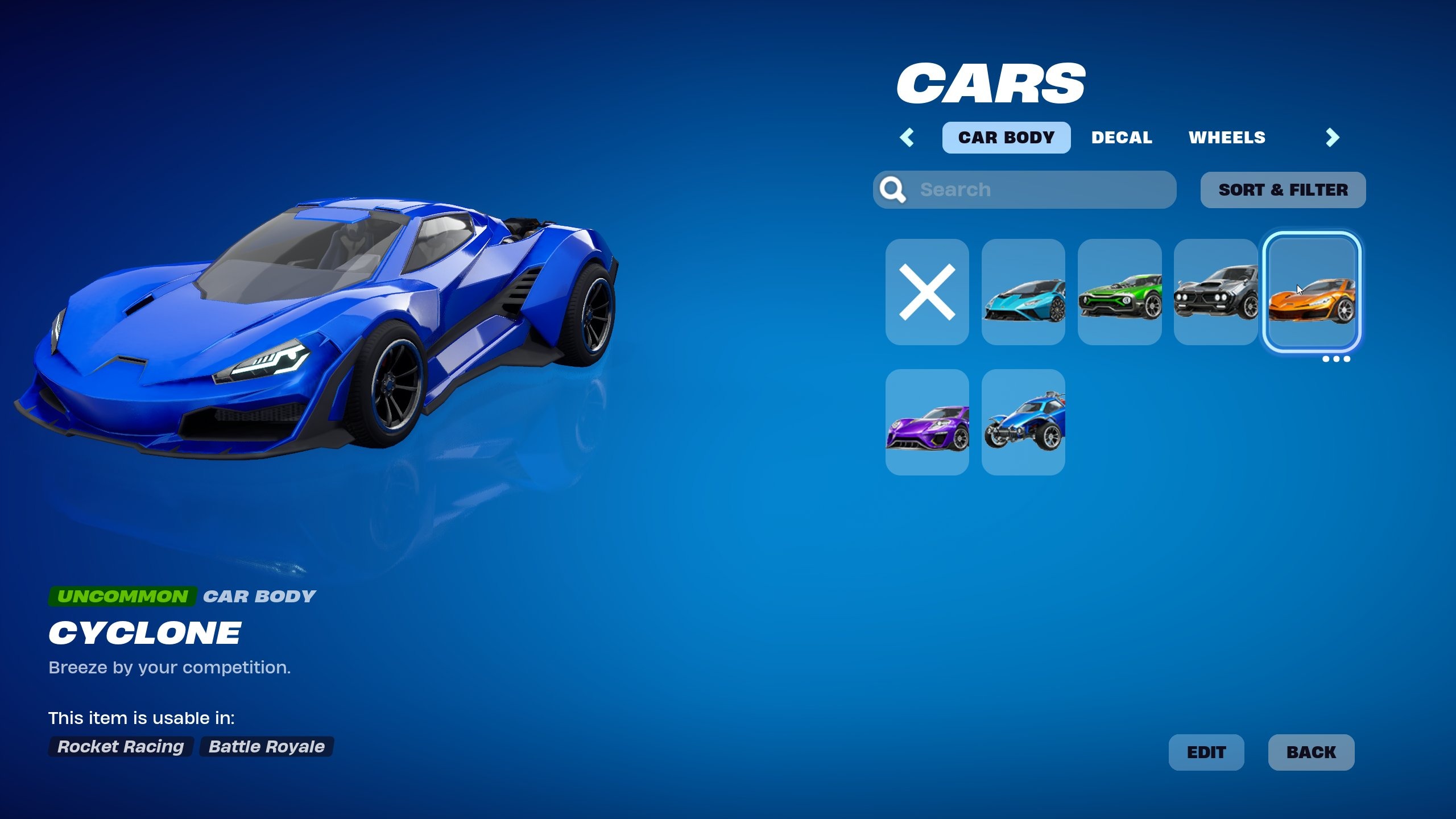Screen dimensions: 1456x819
Task: Click the search magnifier icon
Action: [894, 189]
